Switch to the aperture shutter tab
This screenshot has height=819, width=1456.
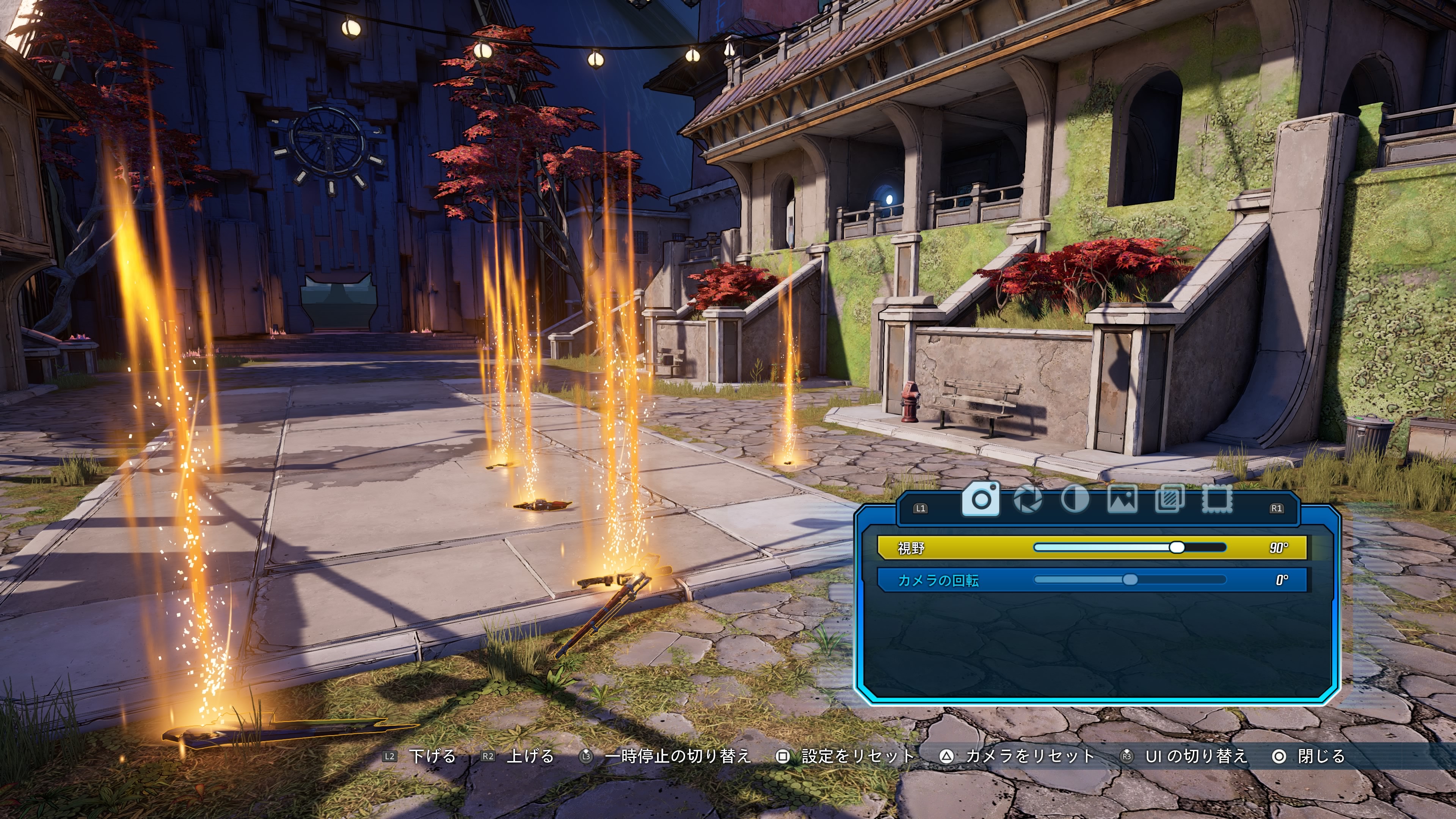pyautogui.click(x=1028, y=499)
